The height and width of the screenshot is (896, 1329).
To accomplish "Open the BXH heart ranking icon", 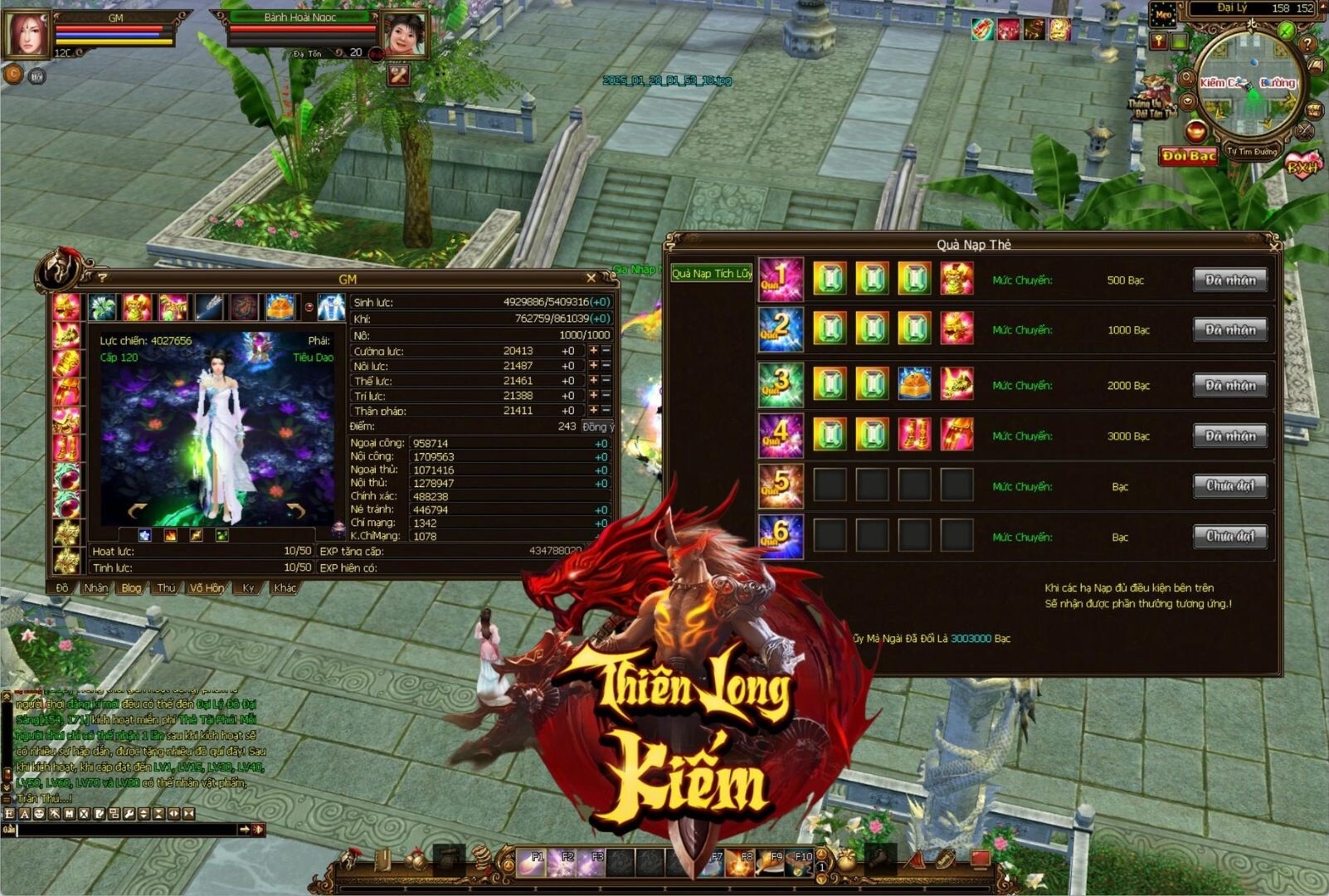I will 1303,165.
